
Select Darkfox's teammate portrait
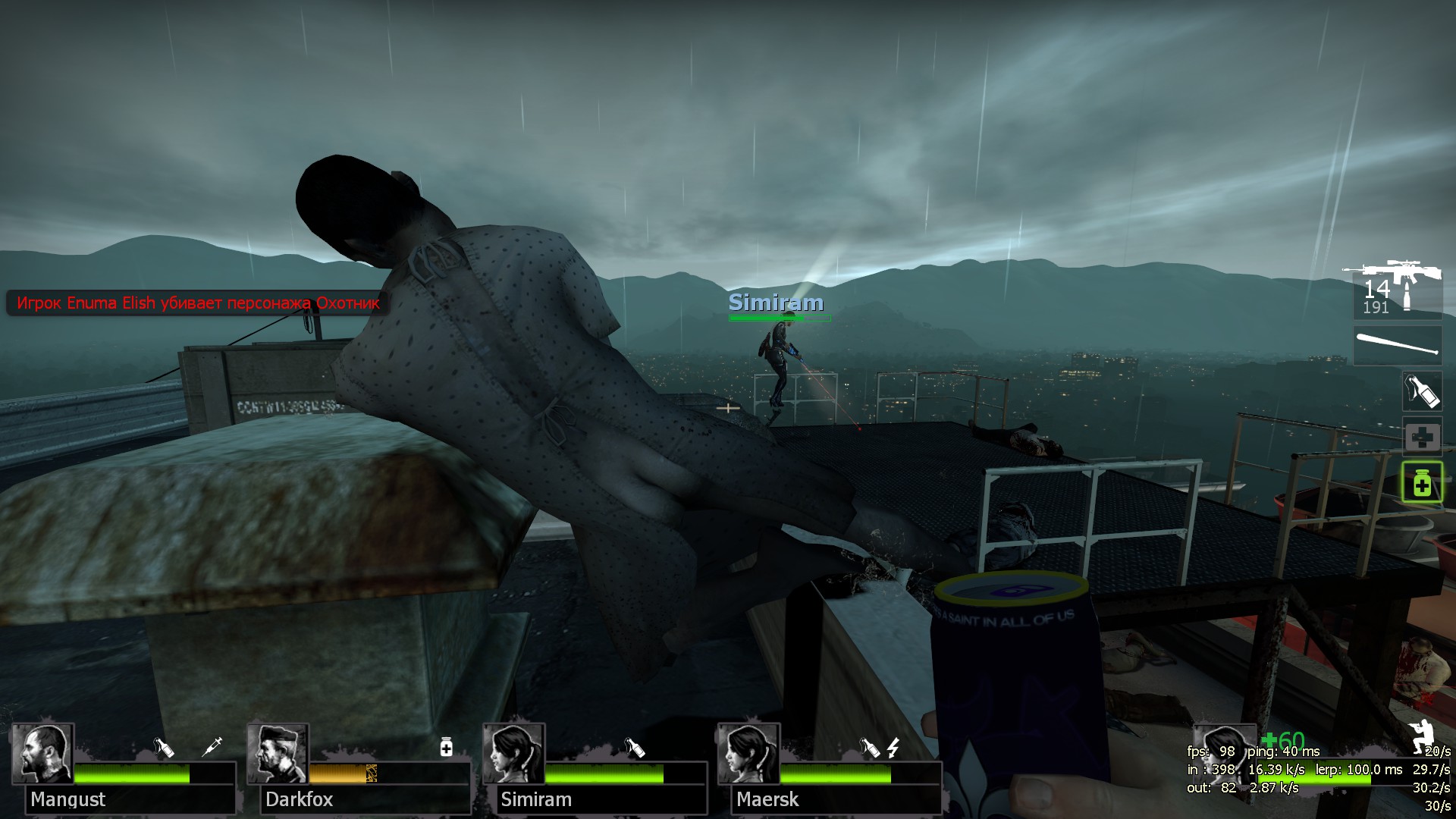click(x=278, y=754)
